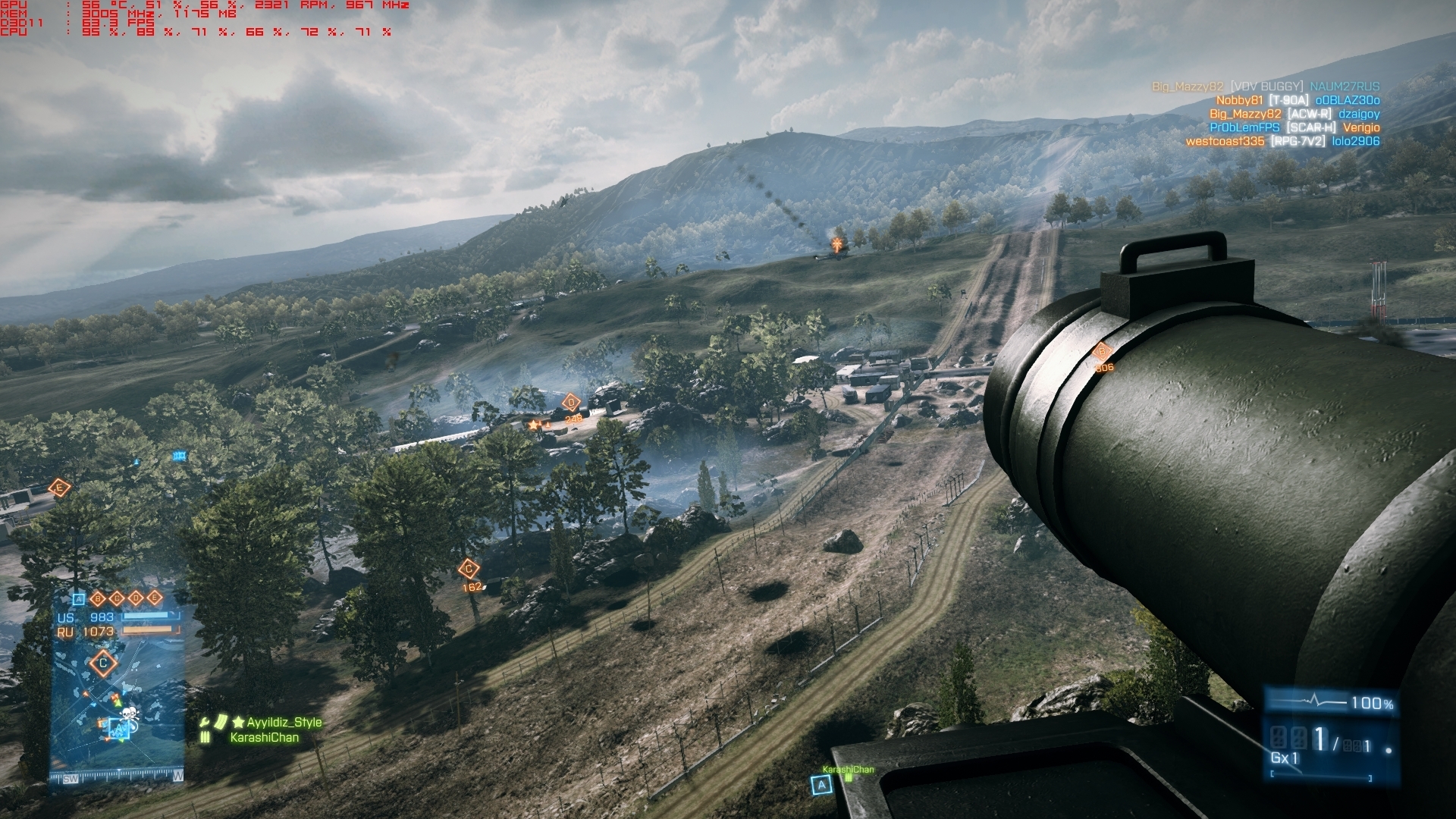Screen dimensions: 1456x819
Task: Select the large C objective on the minimap
Action: pos(104,663)
